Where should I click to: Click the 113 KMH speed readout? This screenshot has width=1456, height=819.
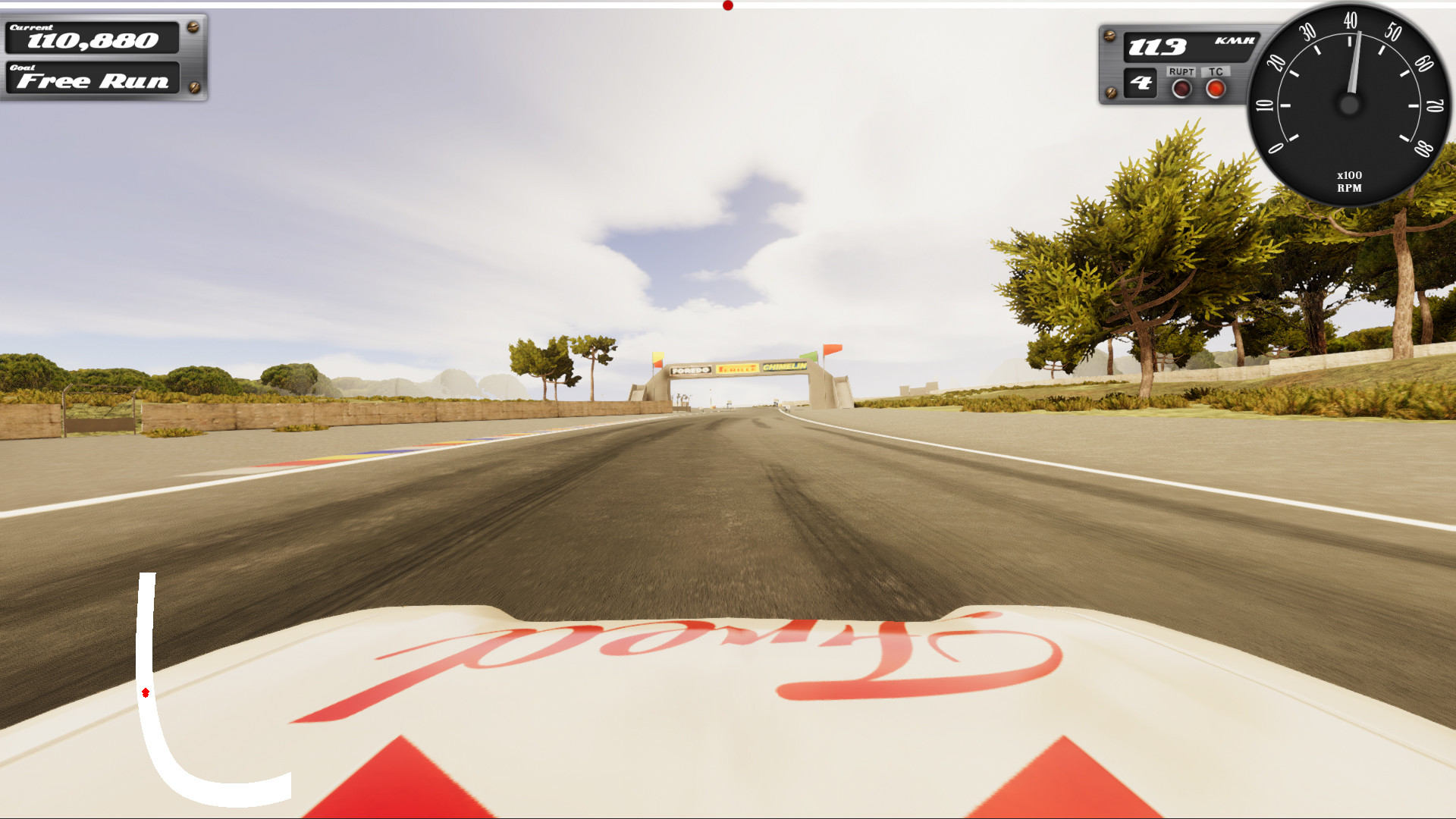pyautogui.click(x=1158, y=45)
